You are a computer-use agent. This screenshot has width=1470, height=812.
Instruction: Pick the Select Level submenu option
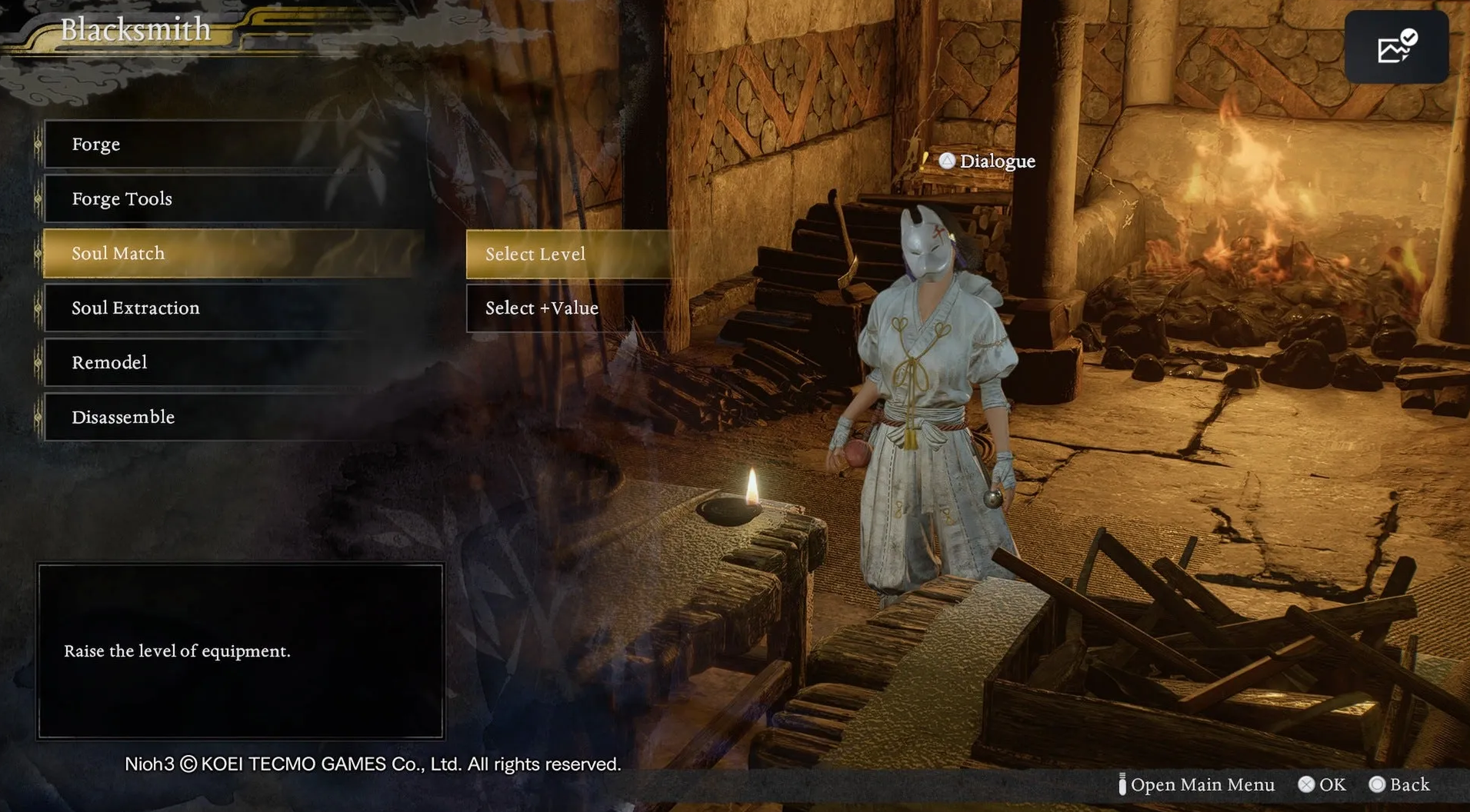[569, 255]
